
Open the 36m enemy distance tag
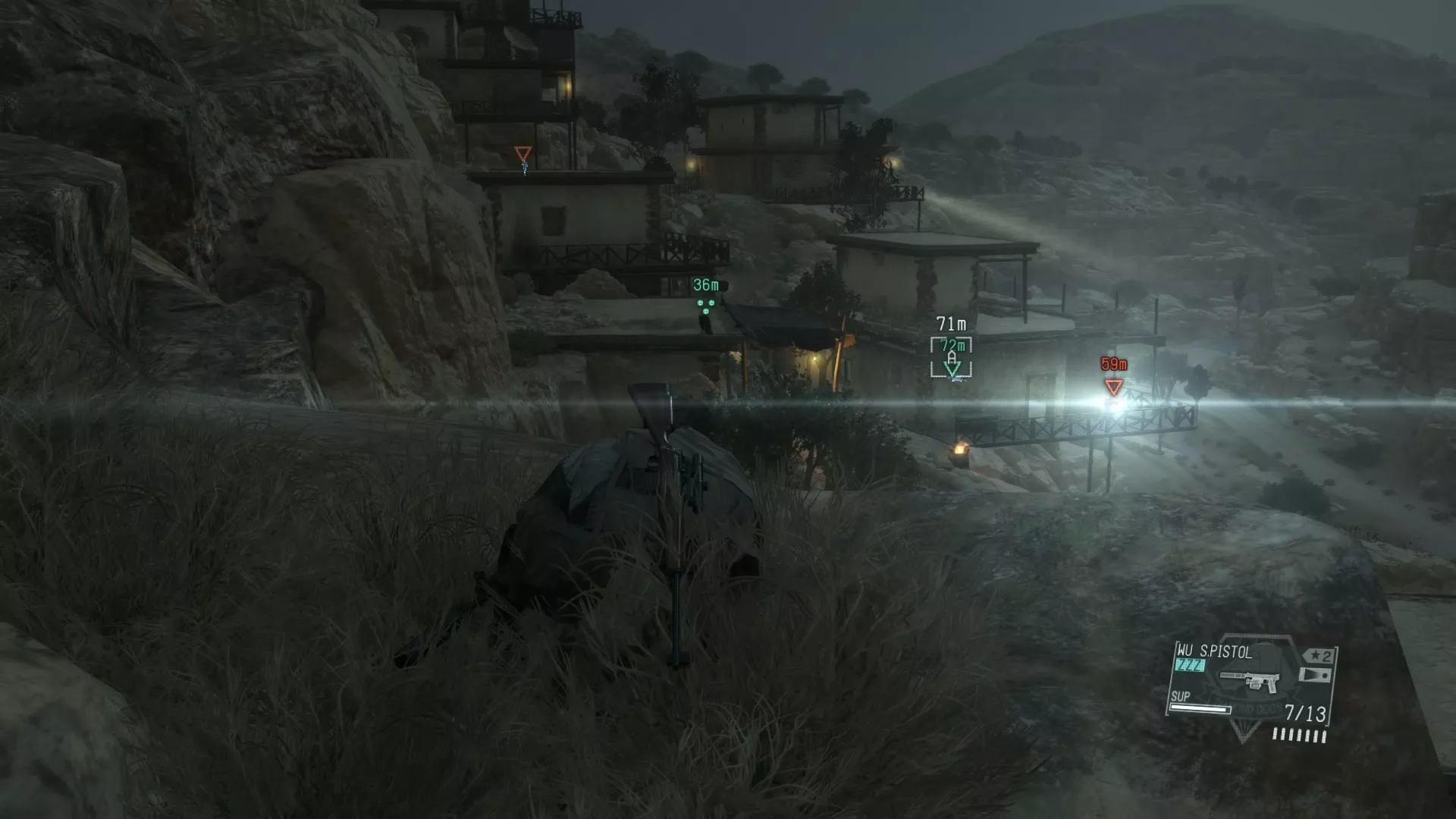pos(704,285)
